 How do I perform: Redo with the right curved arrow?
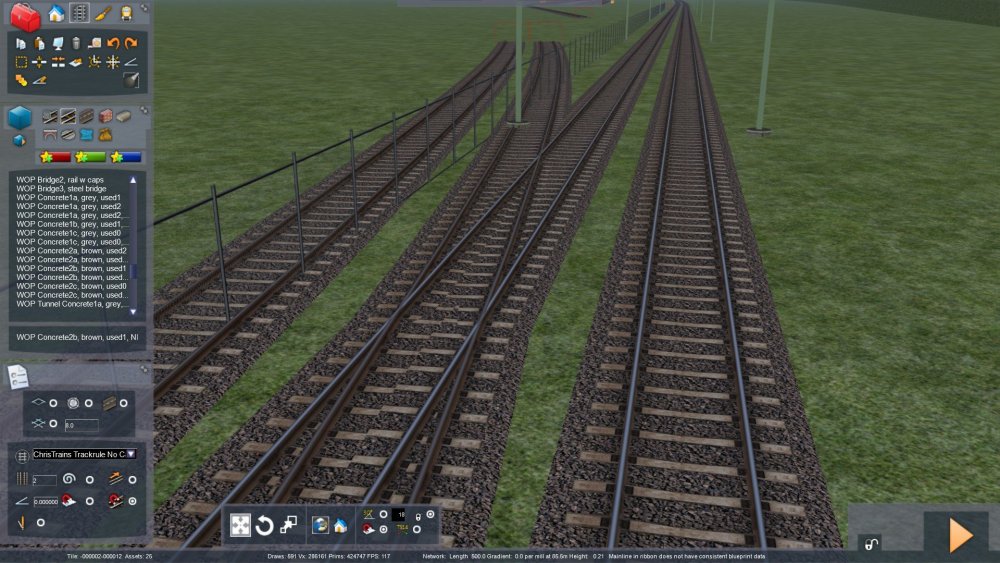tap(131, 43)
